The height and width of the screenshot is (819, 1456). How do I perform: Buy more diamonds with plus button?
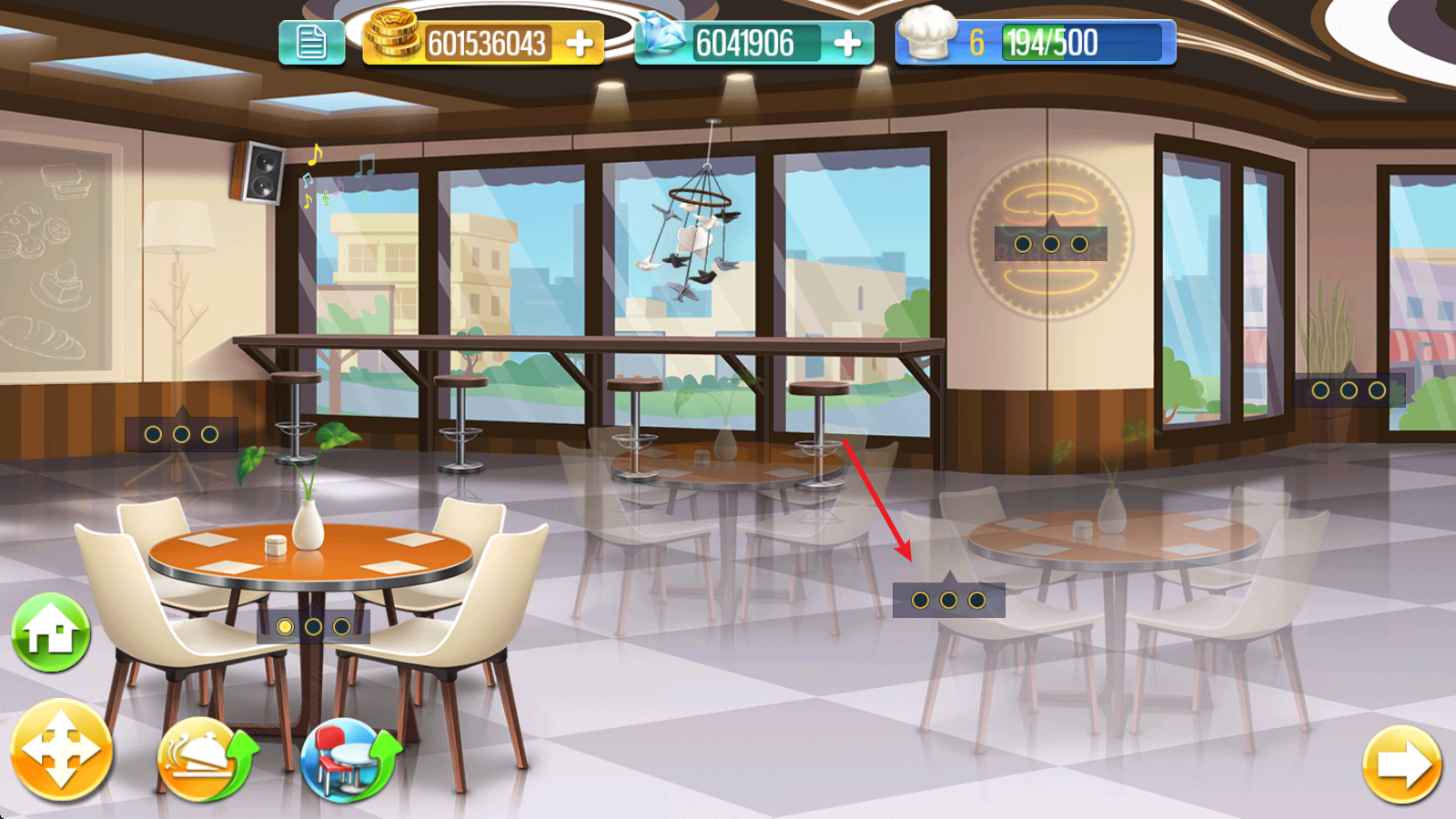pyautogui.click(x=847, y=43)
